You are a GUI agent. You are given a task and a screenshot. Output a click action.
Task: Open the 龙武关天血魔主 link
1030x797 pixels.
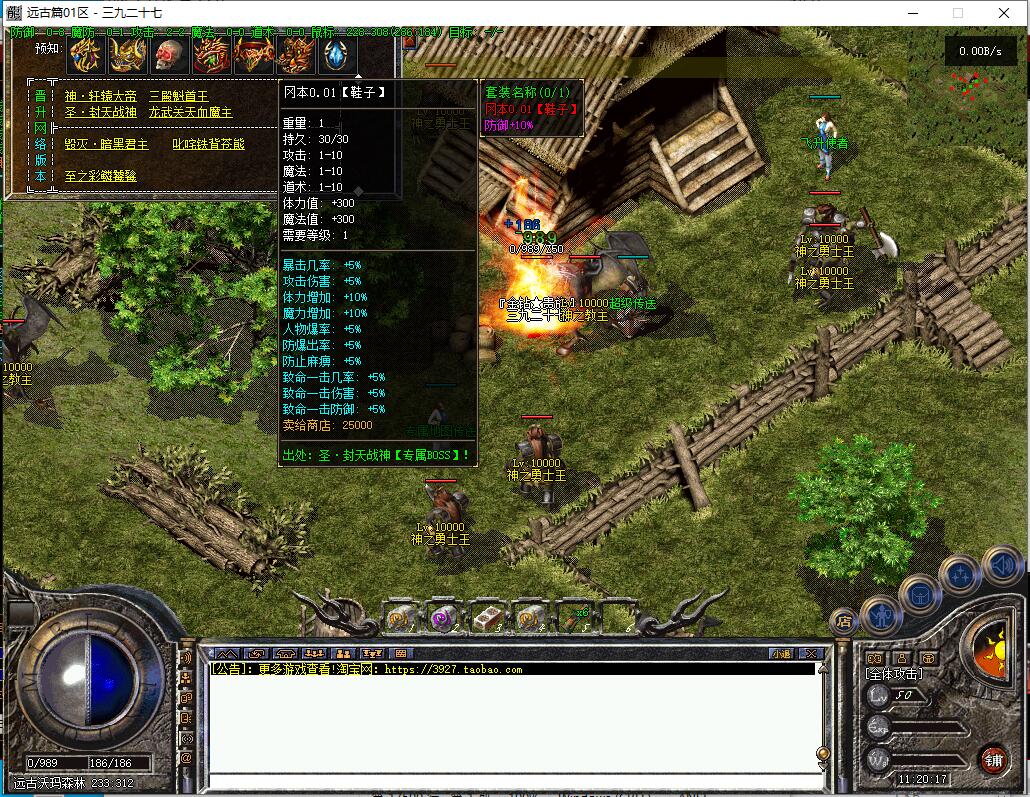[190, 112]
